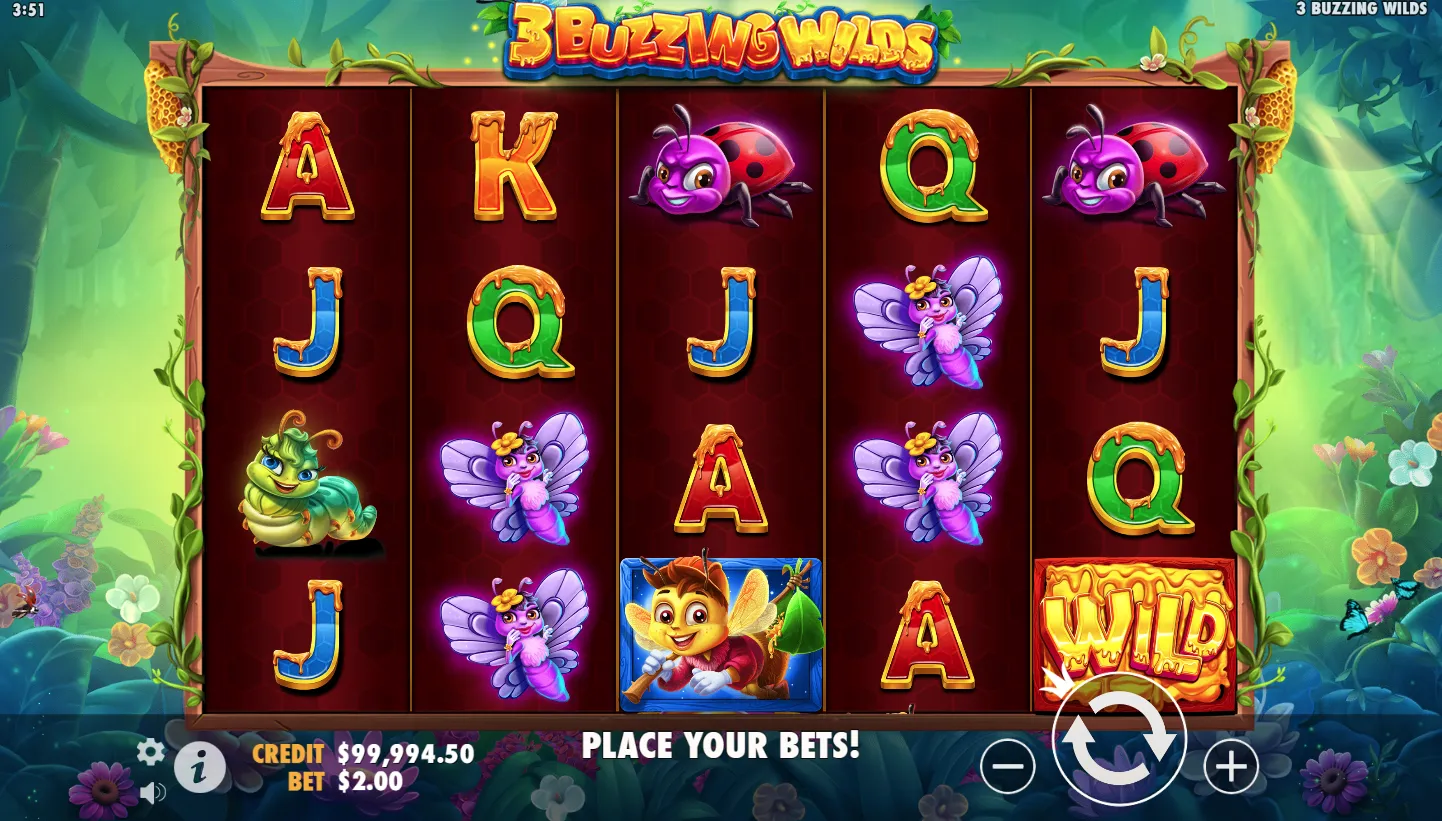Show the game info paytable
The image size is (1442, 821).
point(200,768)
